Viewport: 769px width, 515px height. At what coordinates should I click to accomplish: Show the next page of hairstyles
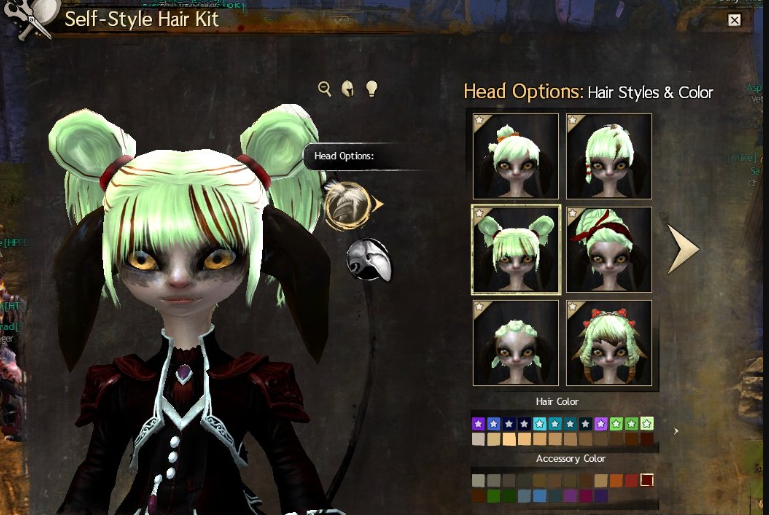(x=683, y=249)
